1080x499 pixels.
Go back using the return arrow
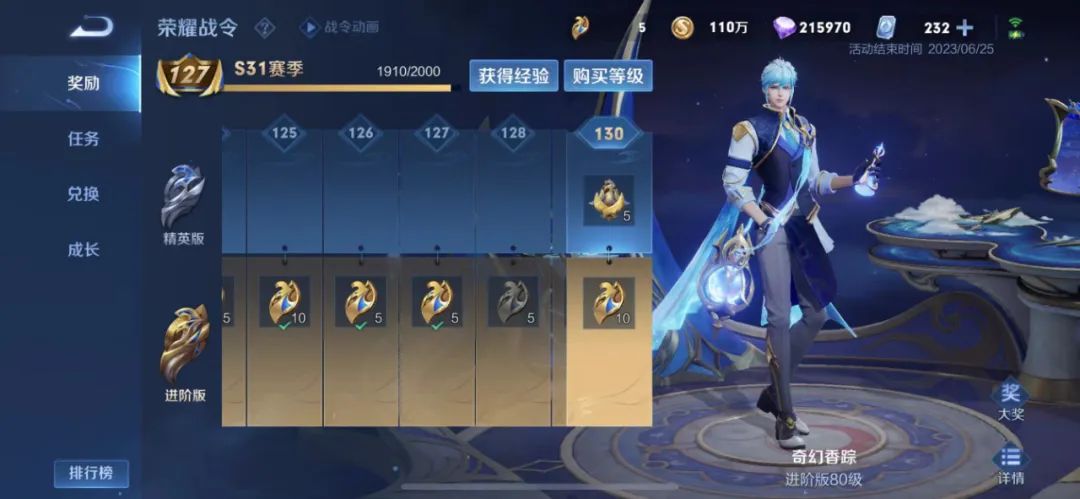(91, 26)
